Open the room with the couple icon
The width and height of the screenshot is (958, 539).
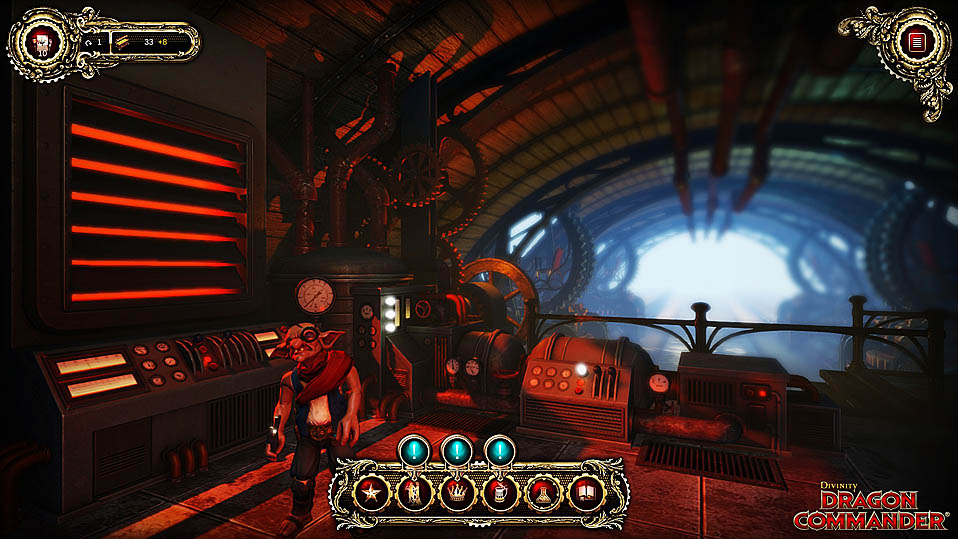point(411,492)
